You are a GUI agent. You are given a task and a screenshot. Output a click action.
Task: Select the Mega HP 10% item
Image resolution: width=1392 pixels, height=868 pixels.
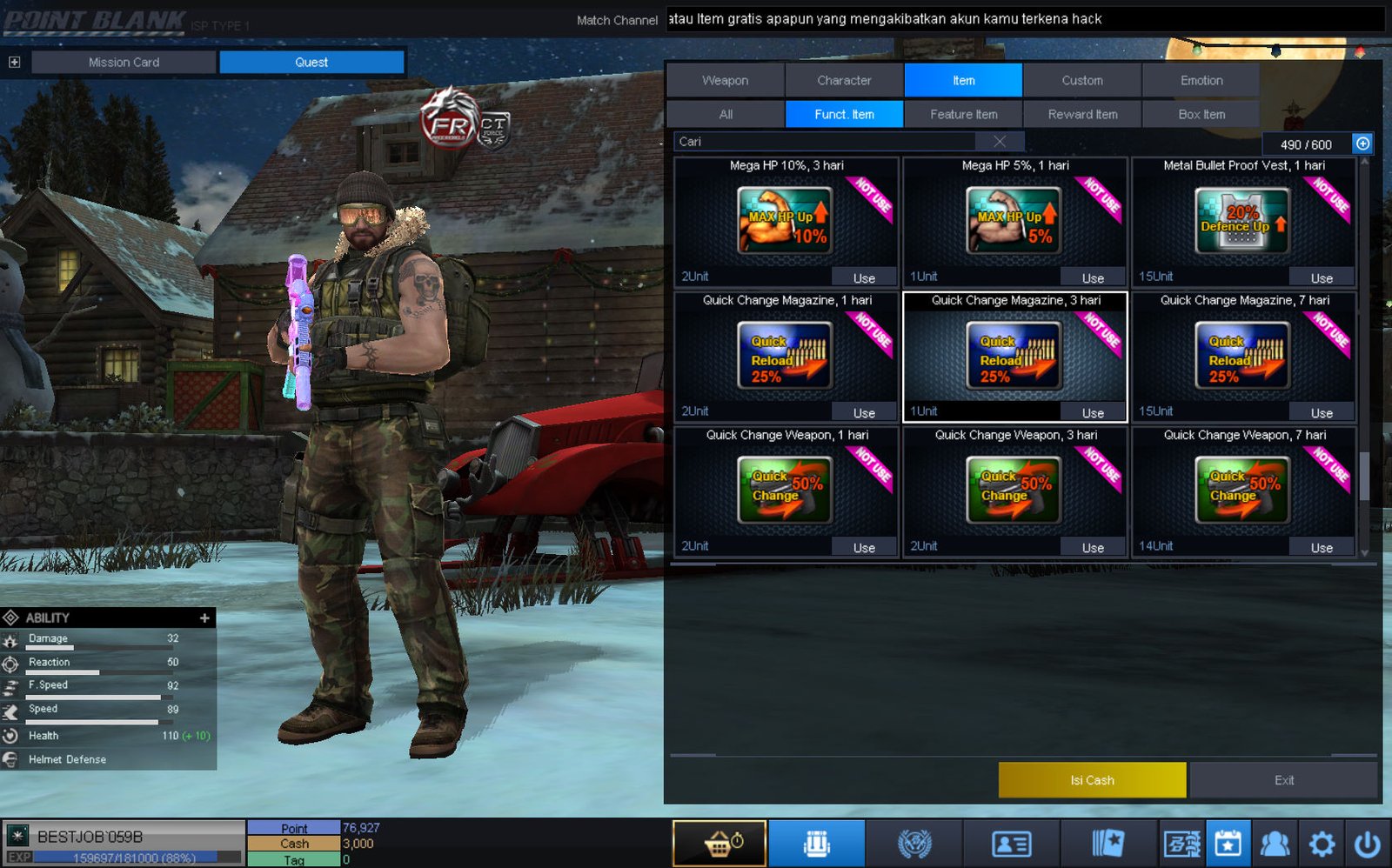coord(785,220)
